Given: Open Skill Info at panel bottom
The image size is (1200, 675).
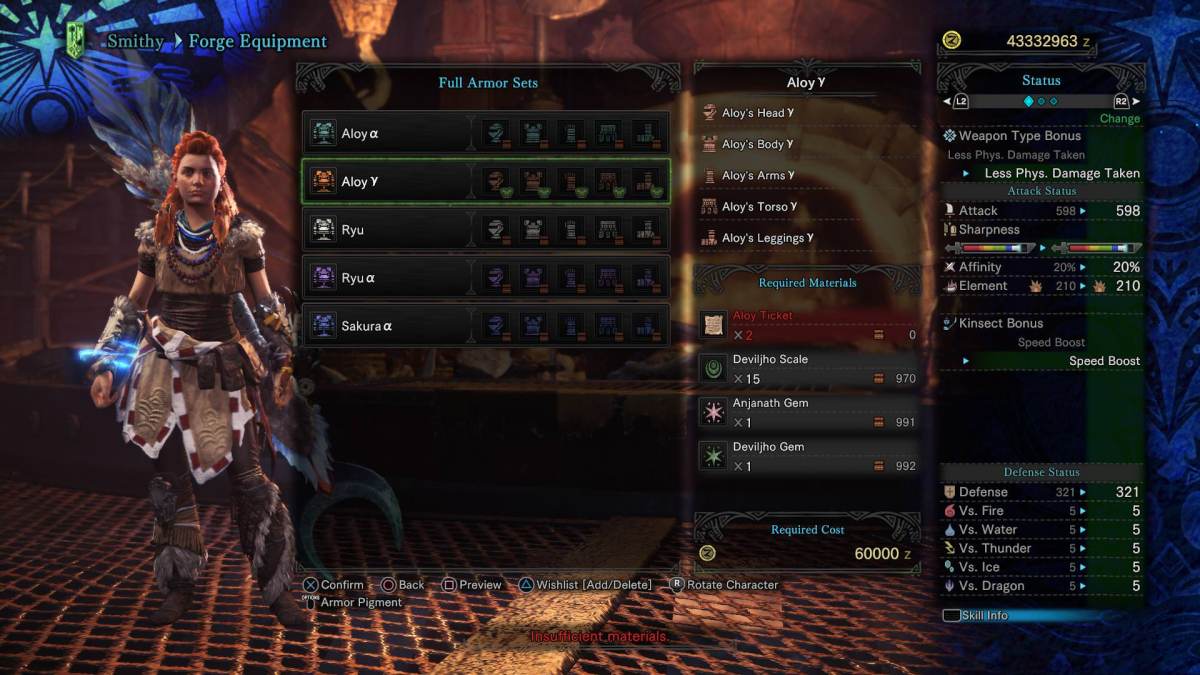Looking at the screenshot, I should click(984, 615).
